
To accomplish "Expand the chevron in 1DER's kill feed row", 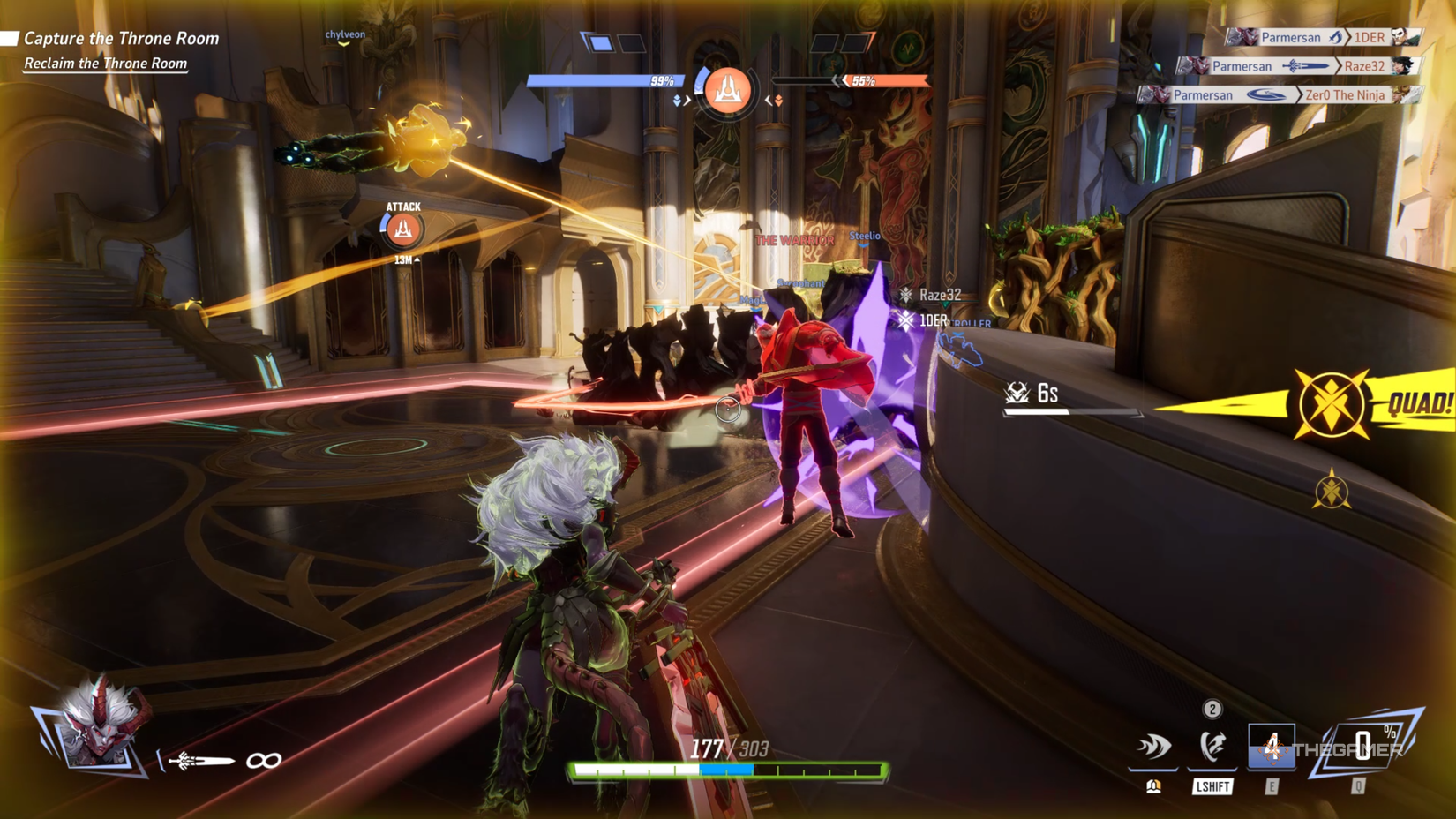I will coord(1348,38).
